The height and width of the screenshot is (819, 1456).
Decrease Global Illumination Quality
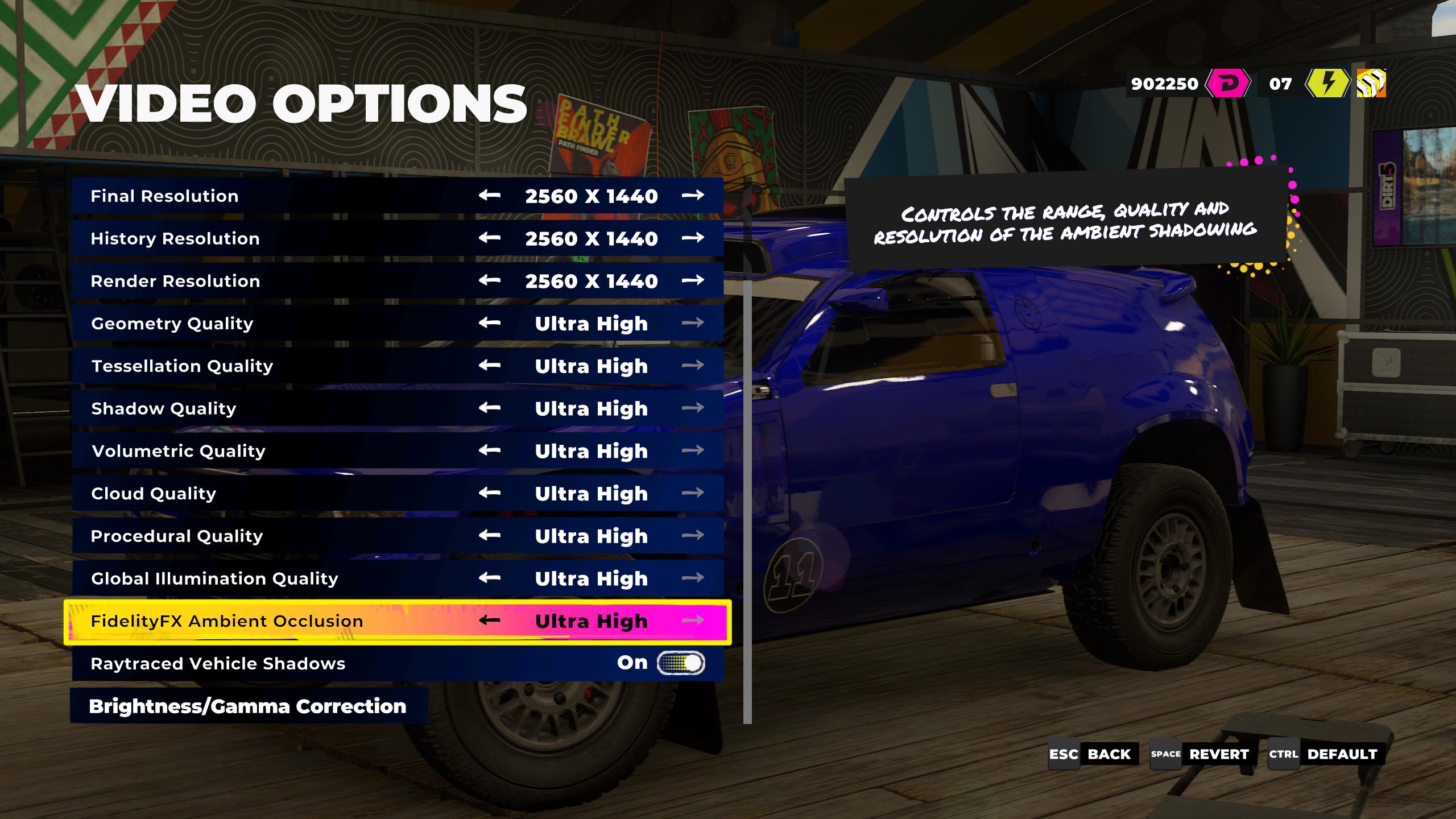click(489, 578)
